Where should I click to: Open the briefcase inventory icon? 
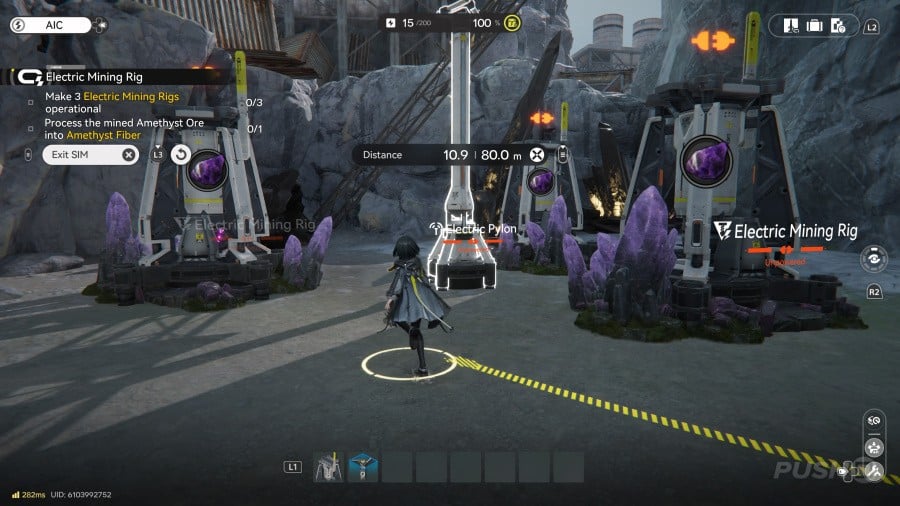[815, 25]
